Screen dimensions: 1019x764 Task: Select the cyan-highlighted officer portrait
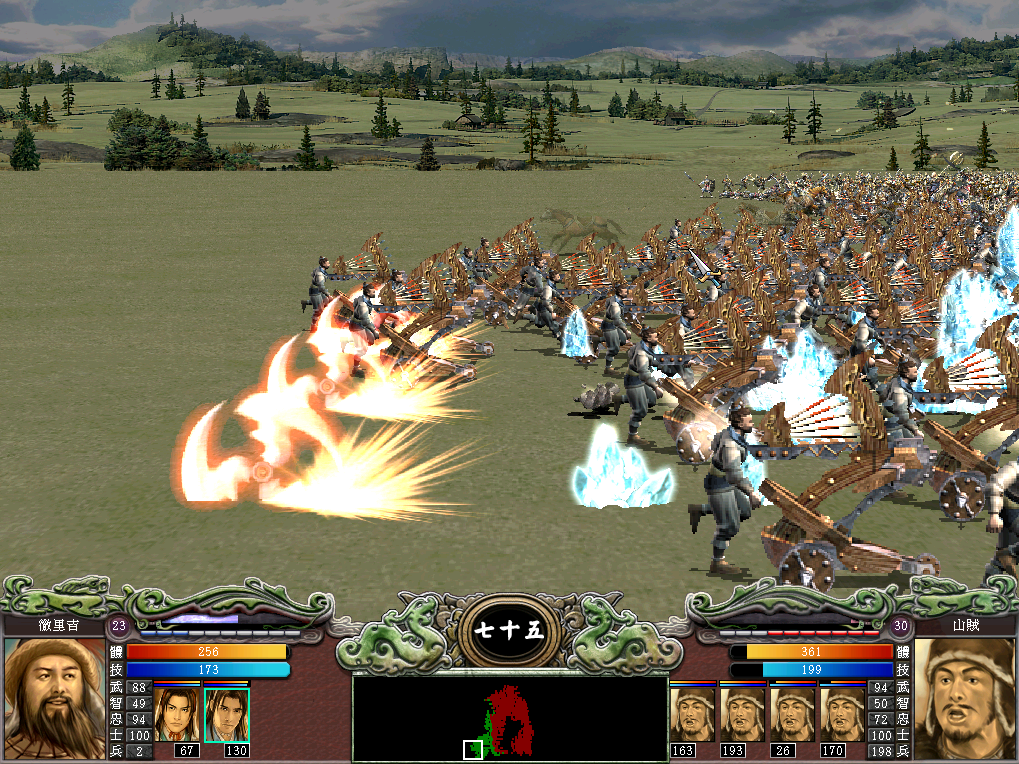click(226, 714)
